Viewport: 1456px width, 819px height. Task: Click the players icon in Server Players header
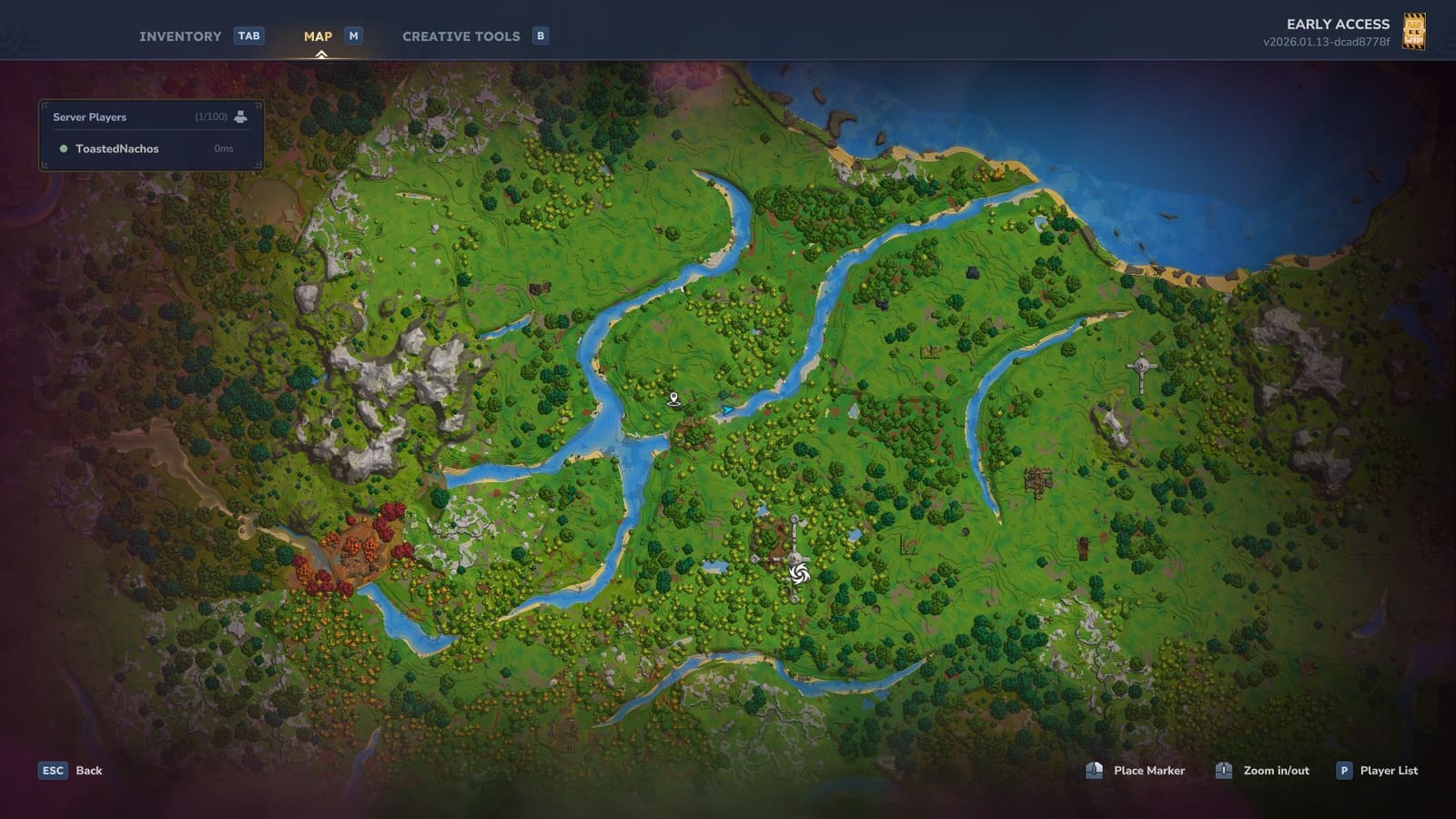point(239,116)
